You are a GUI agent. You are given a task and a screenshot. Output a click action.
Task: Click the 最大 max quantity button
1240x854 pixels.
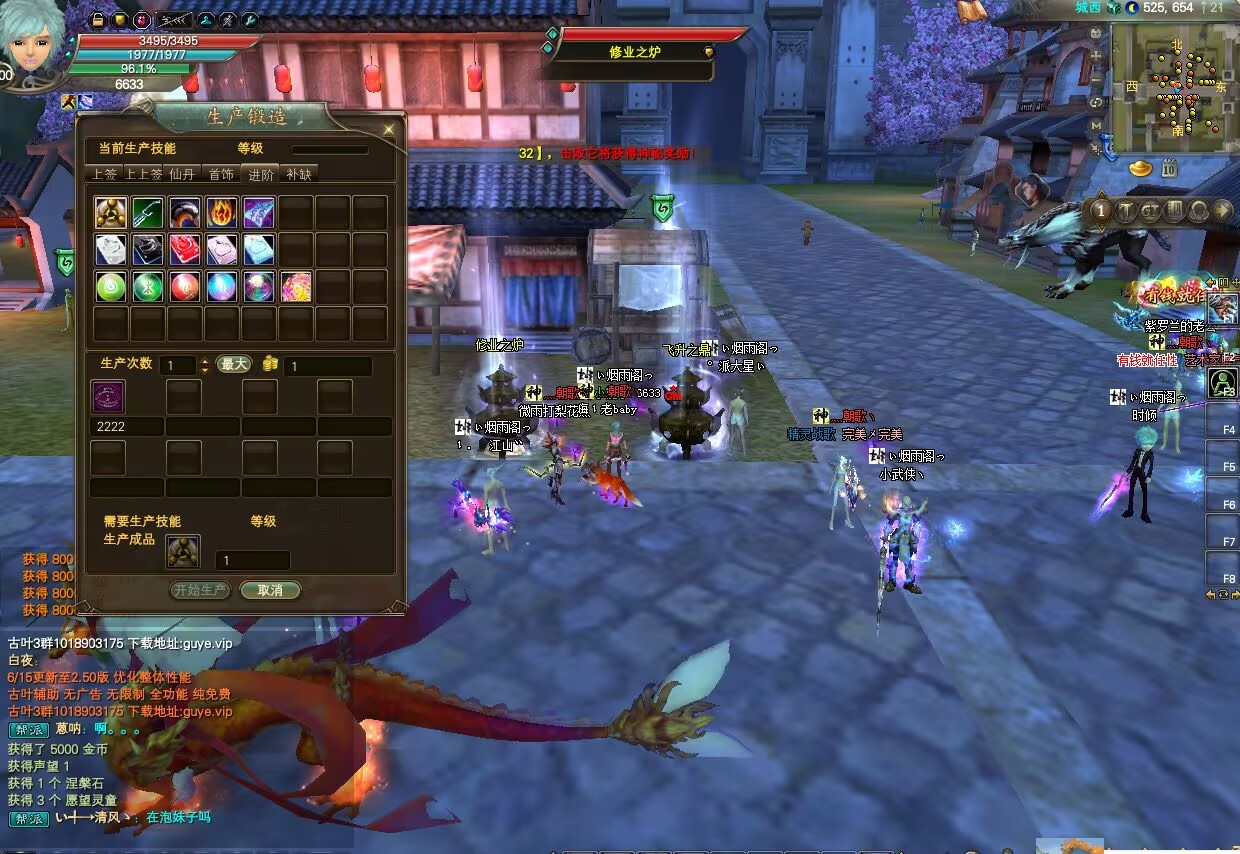pos(234,365)
